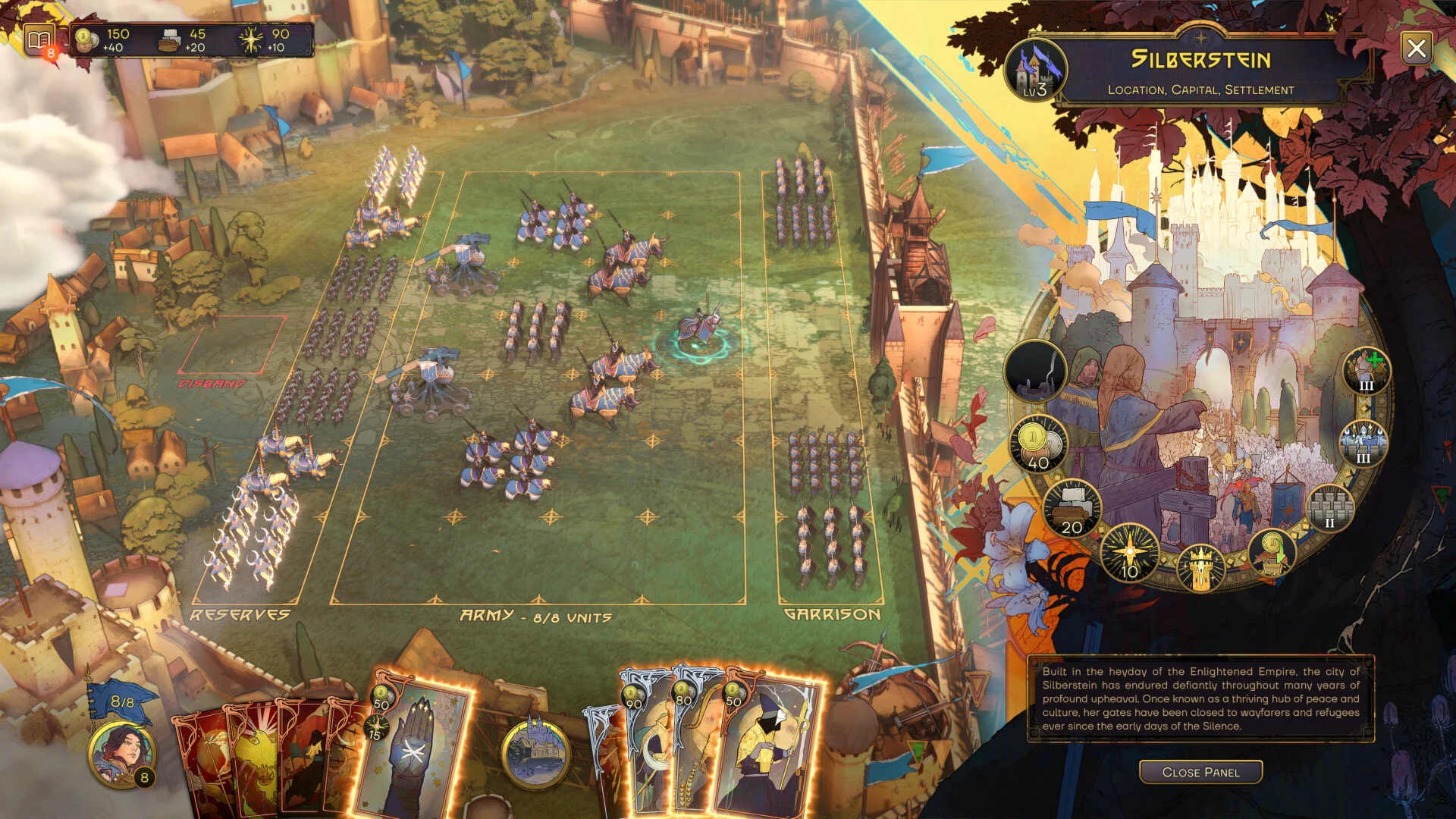Open the journal book icon
This screenshot has width=1456, height=819.
(x=39, y=39)
